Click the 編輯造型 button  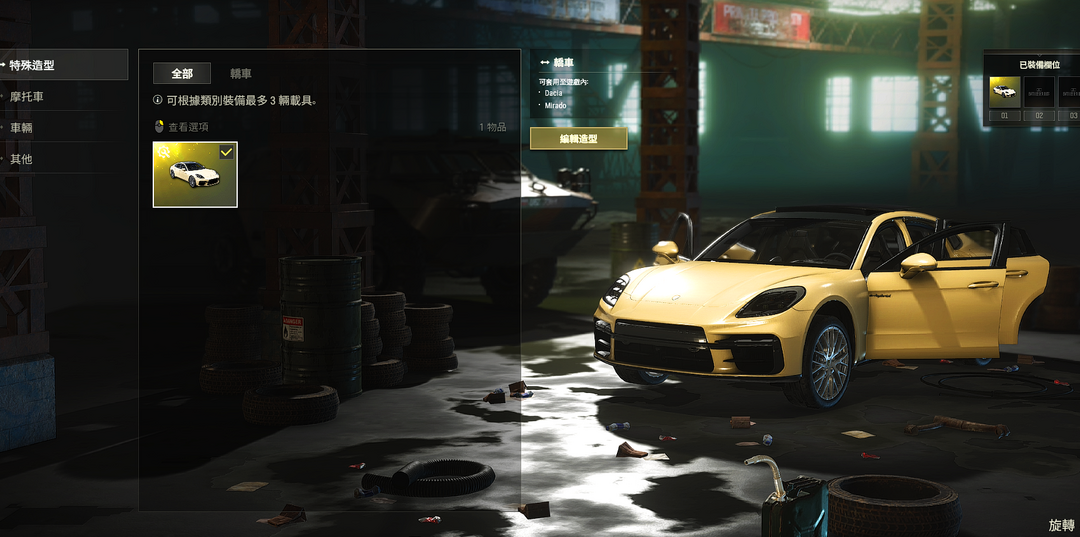[578, 139]
